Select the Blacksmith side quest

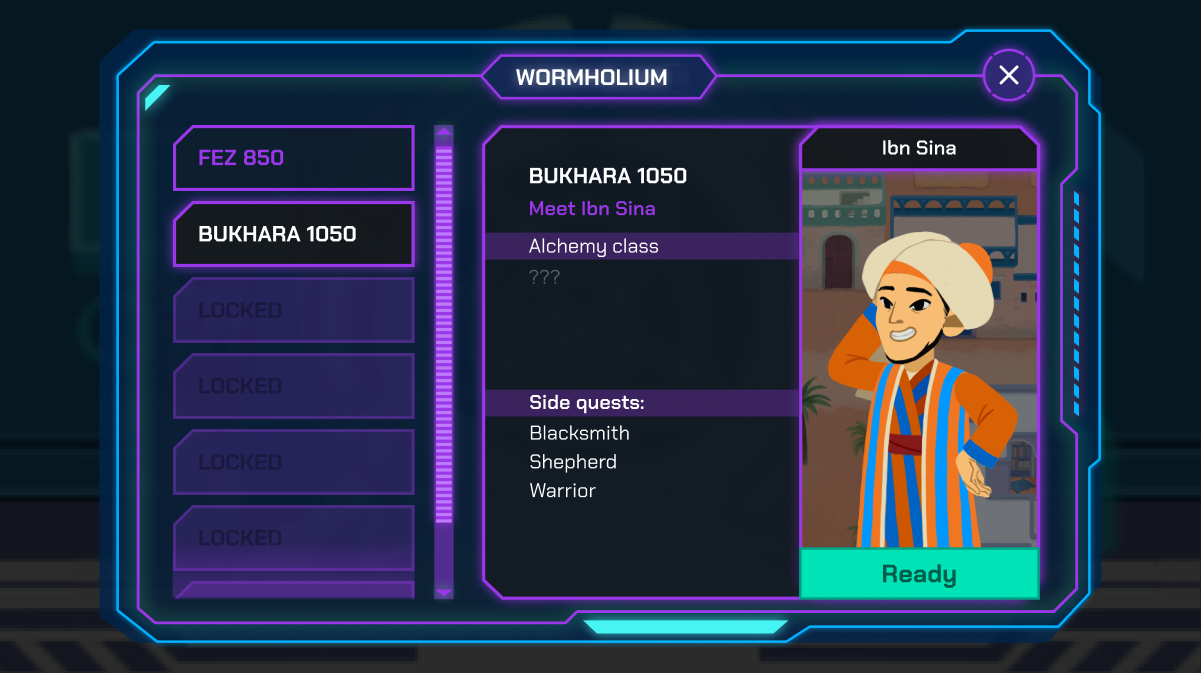pos(579,433)
